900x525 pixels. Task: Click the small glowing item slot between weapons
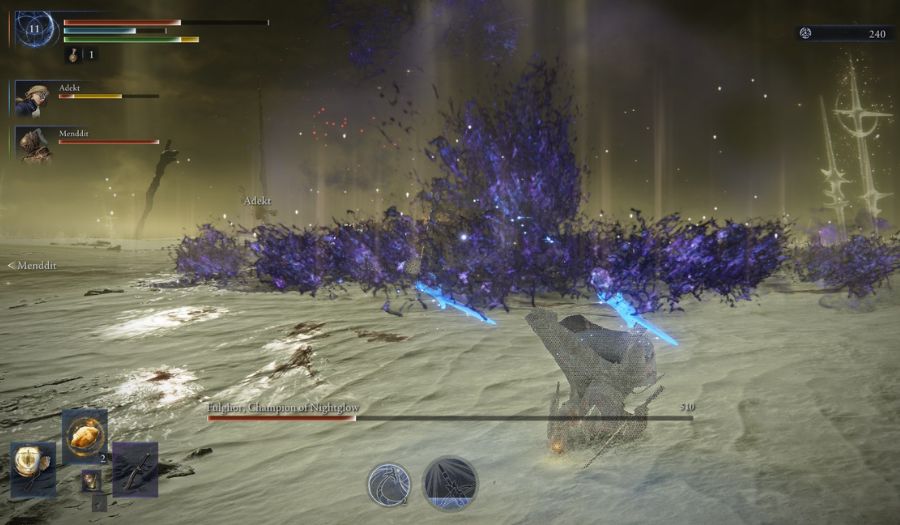click(91, 480)
